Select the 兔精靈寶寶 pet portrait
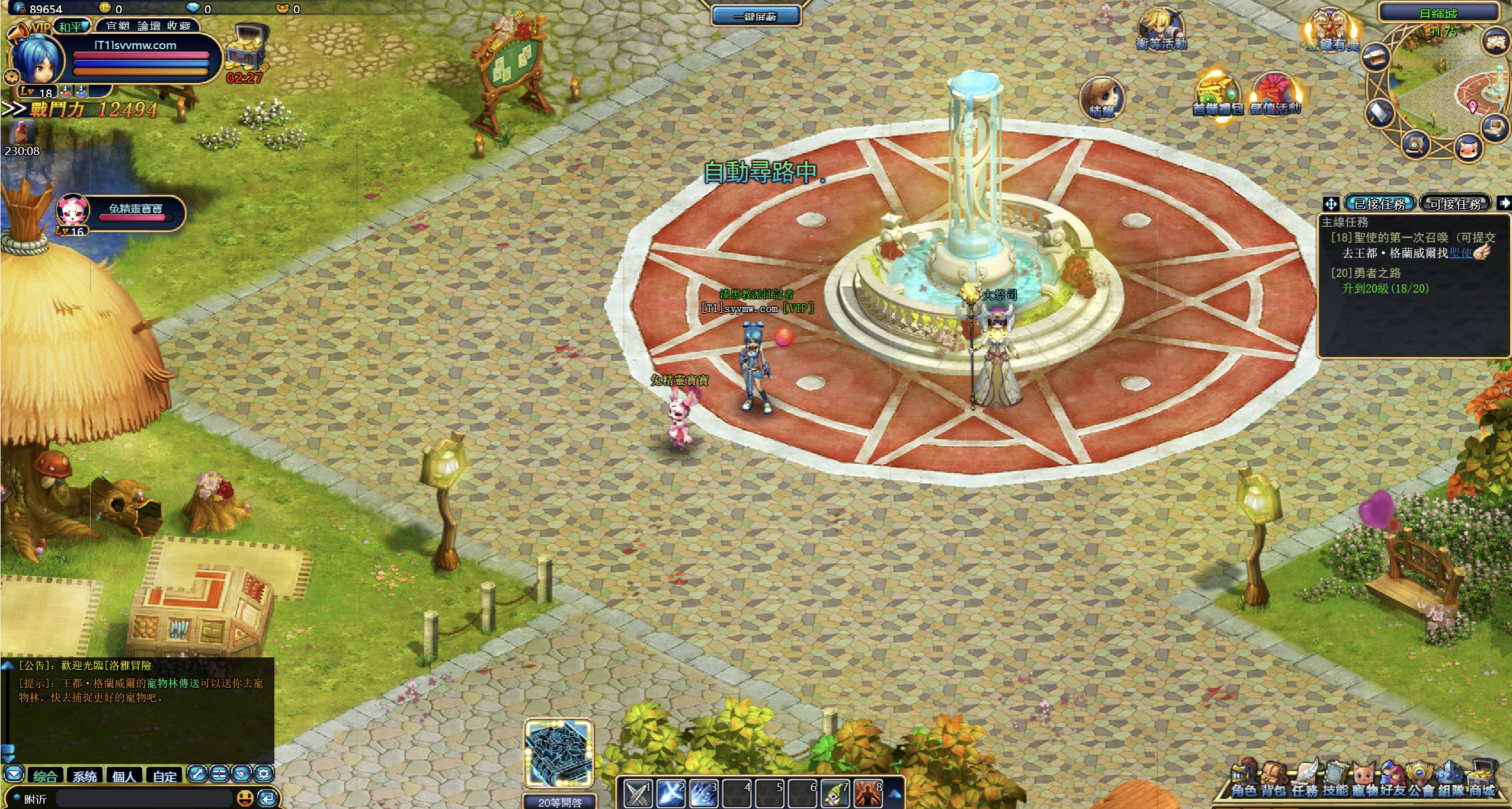 [x=73, y=211]
